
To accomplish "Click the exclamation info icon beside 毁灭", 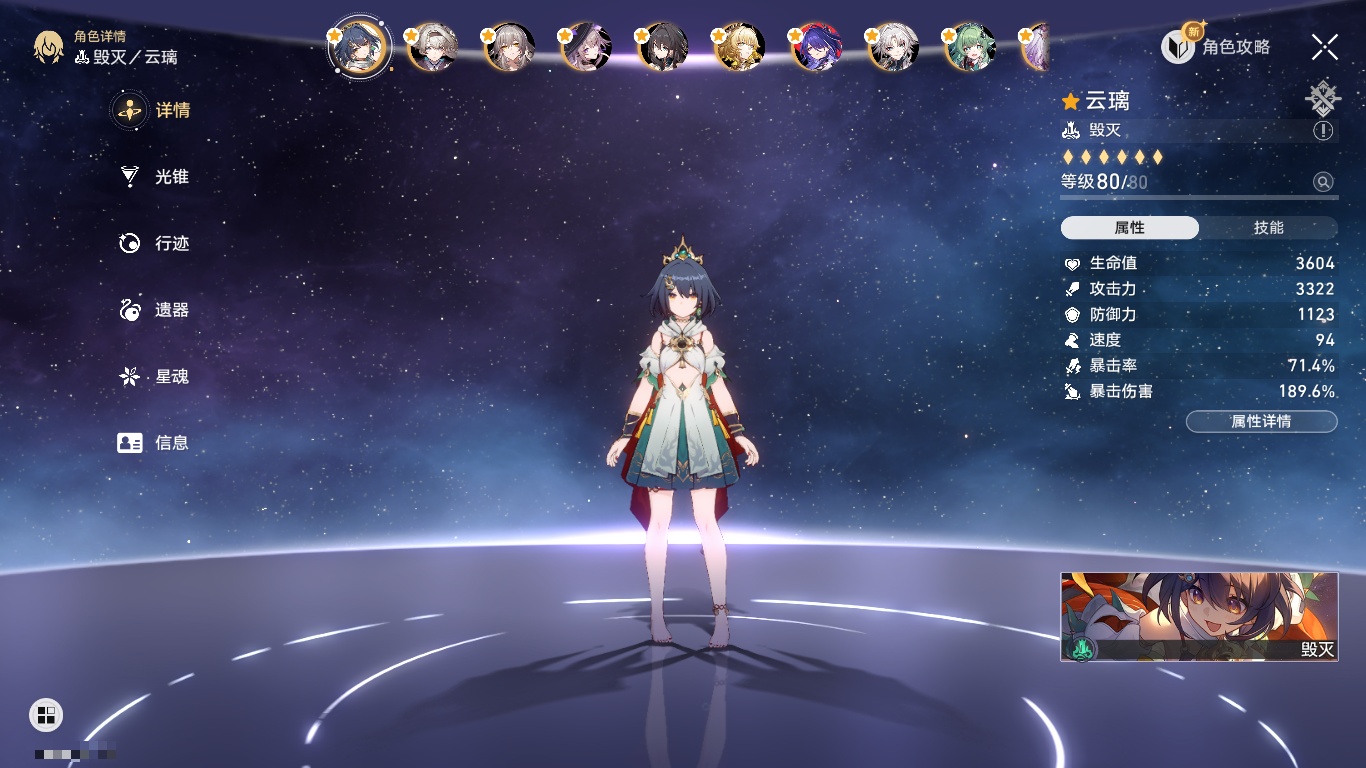I will [1323, 131].
